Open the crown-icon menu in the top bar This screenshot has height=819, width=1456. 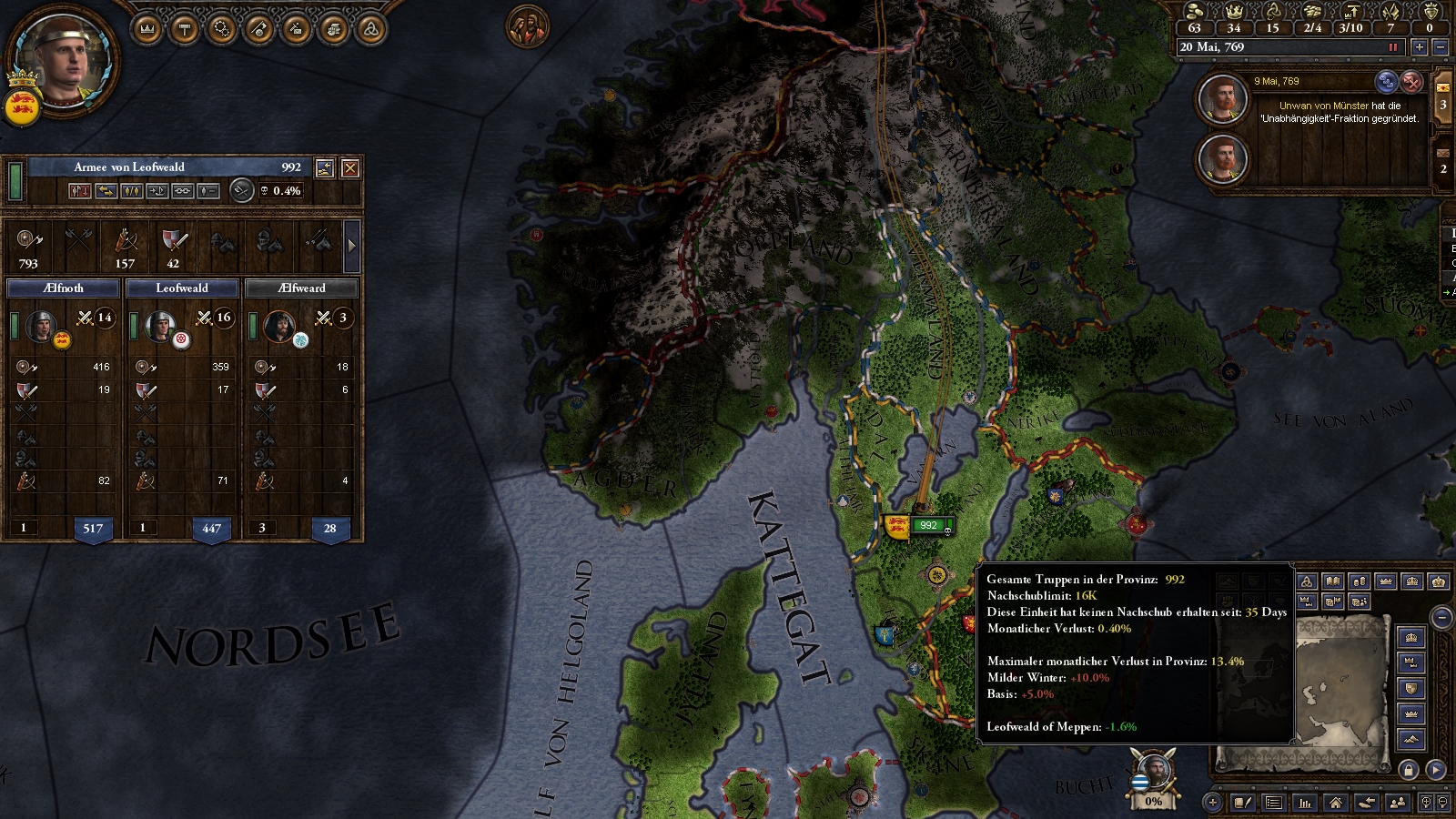click(x=147, y=29)
